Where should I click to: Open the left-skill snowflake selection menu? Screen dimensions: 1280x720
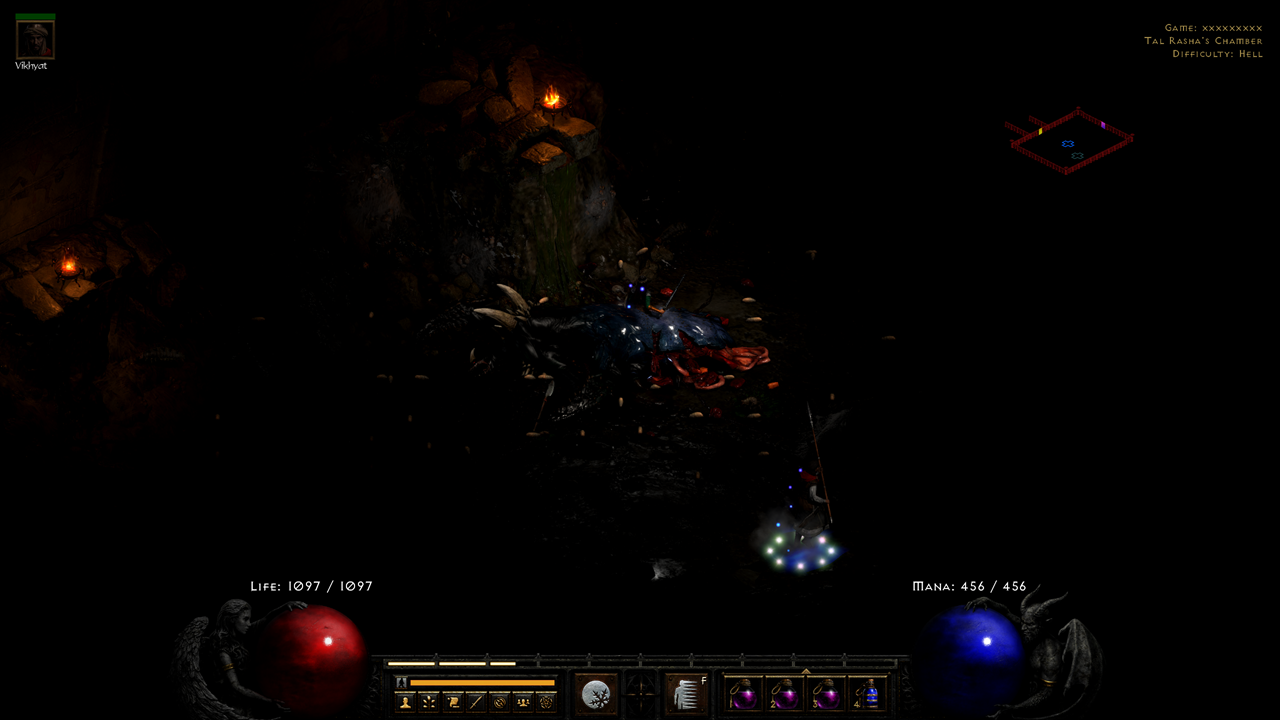click(594, 692)
